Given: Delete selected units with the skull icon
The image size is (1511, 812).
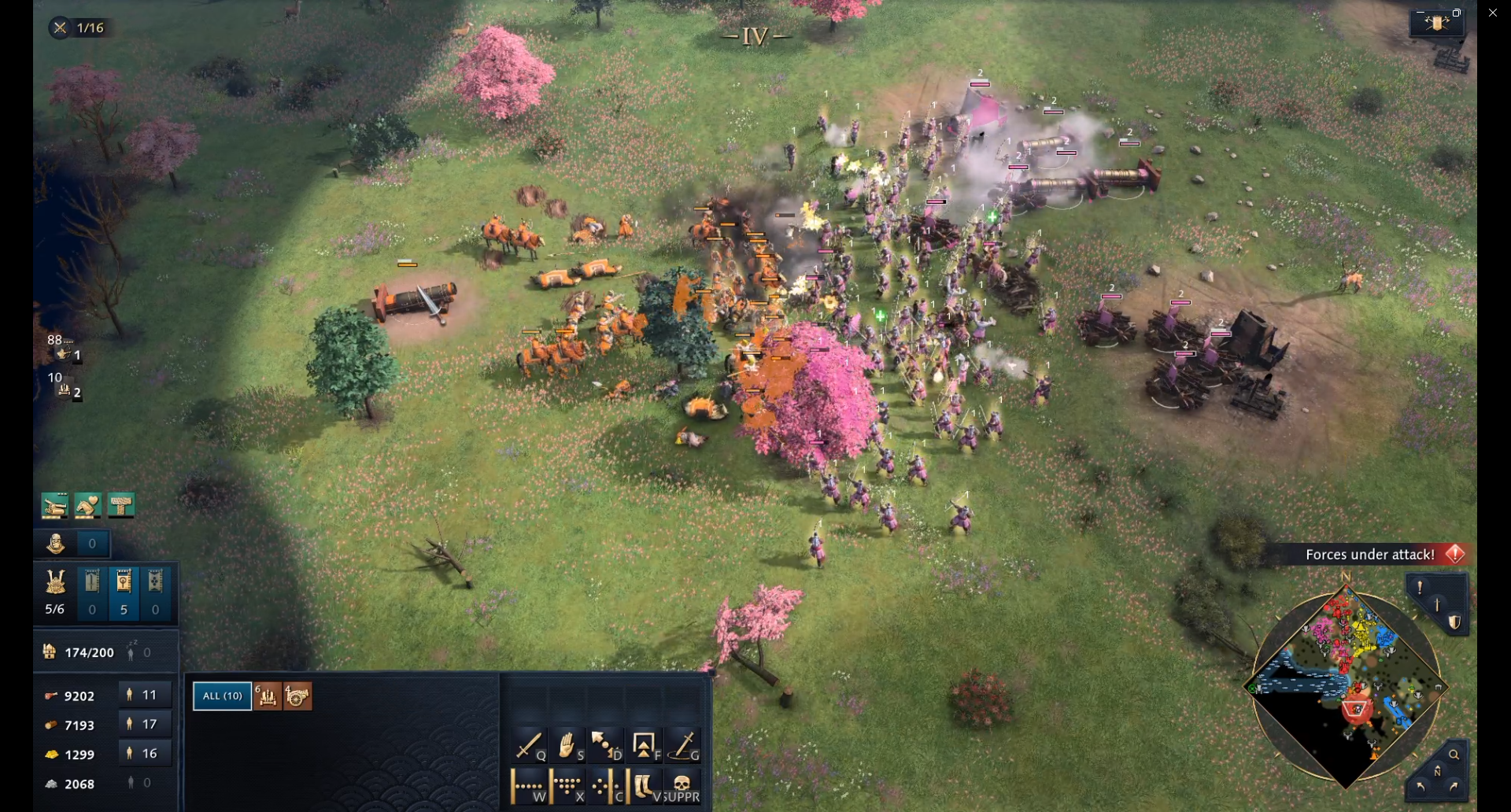Looking at the screenshot, I should (682, 786).
